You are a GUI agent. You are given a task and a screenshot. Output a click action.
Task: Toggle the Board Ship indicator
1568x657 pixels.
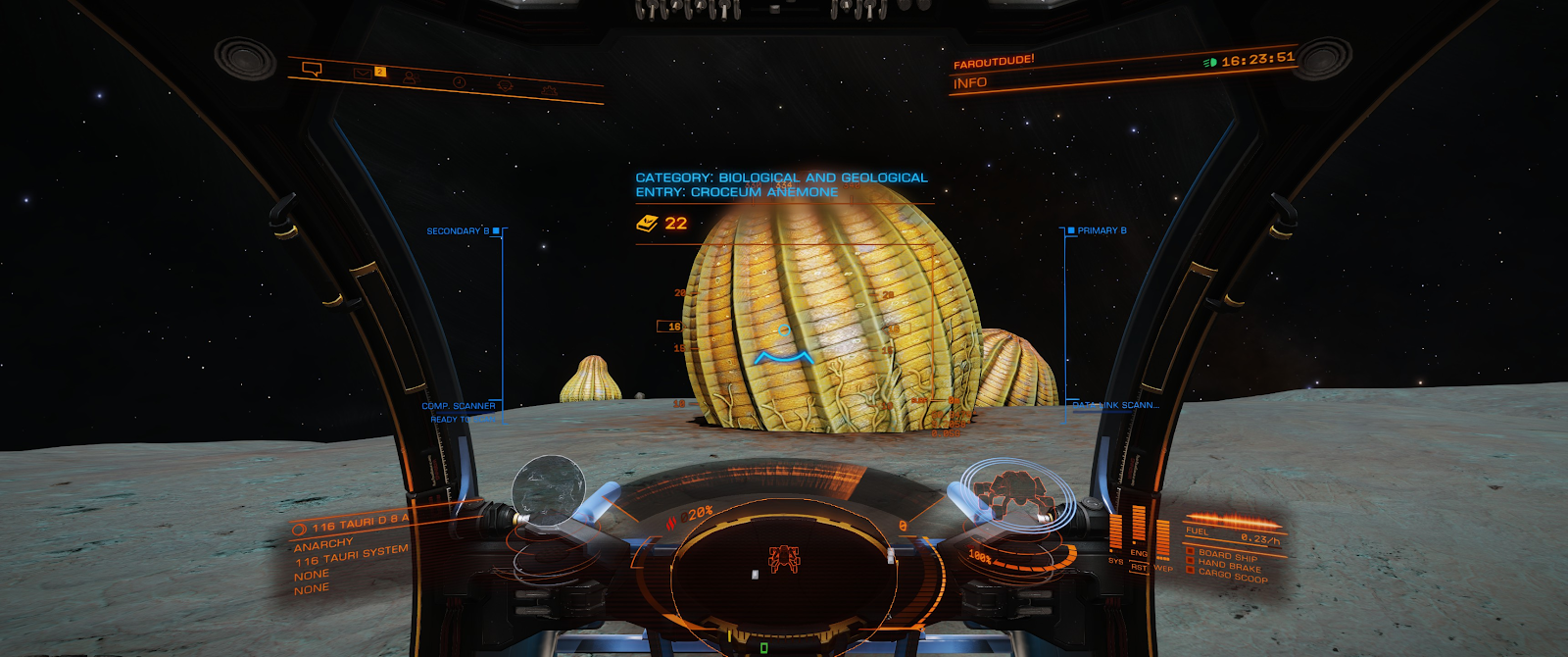coord(1226,555)
